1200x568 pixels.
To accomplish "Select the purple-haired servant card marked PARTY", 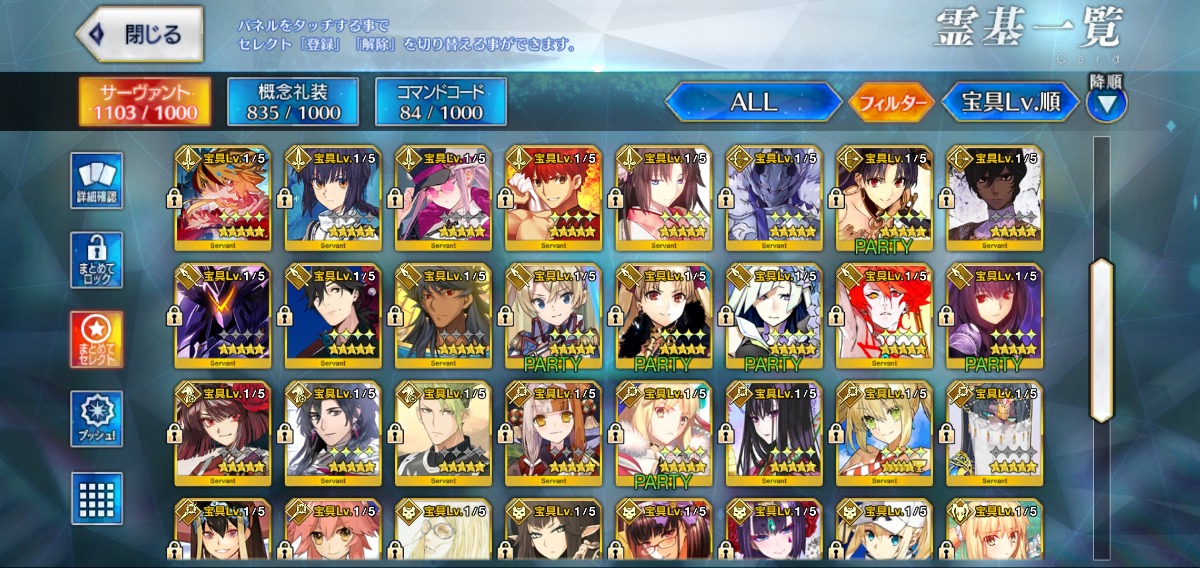I will pos(993,314).
